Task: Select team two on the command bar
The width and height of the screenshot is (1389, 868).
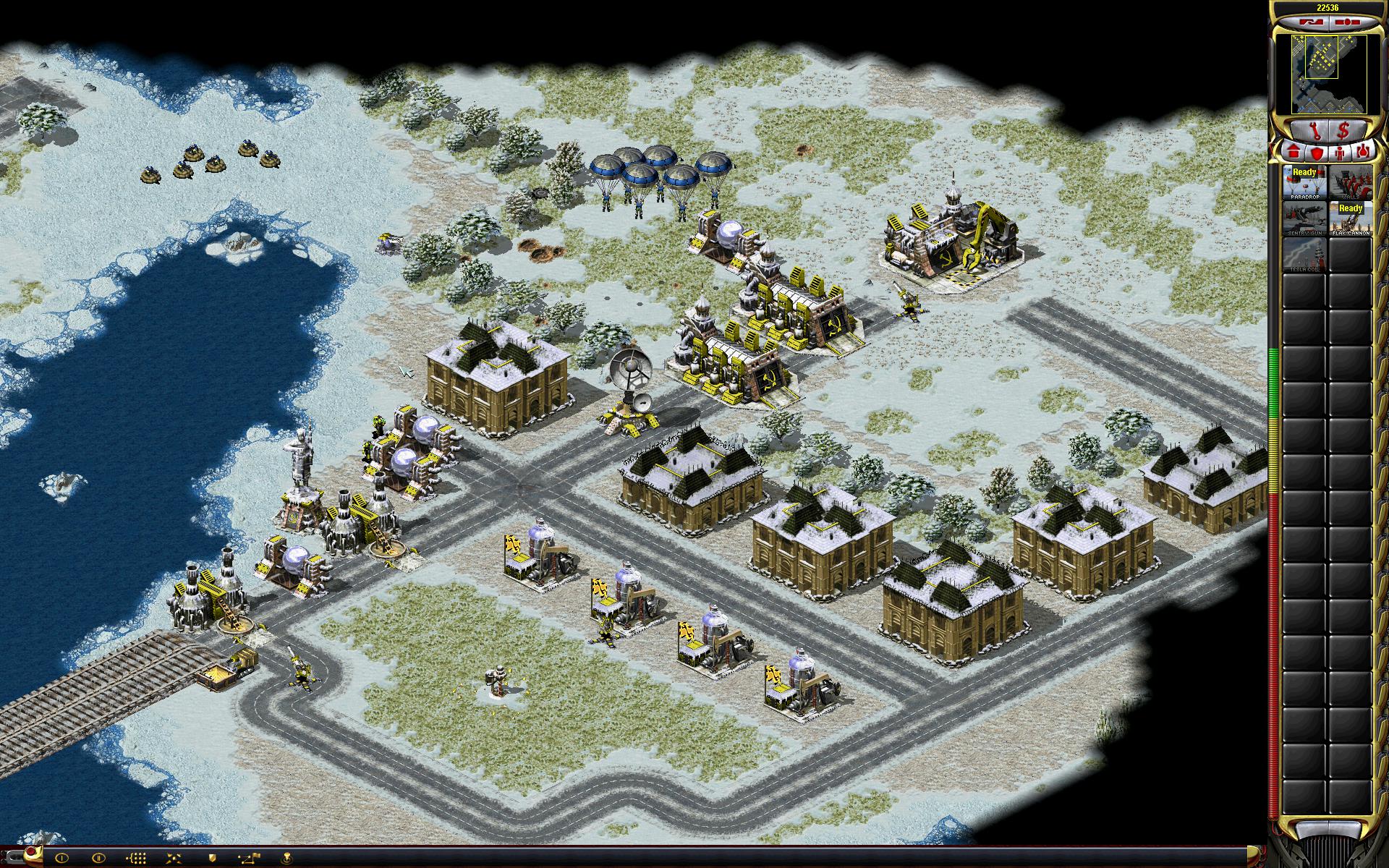Action: point(99,857)
